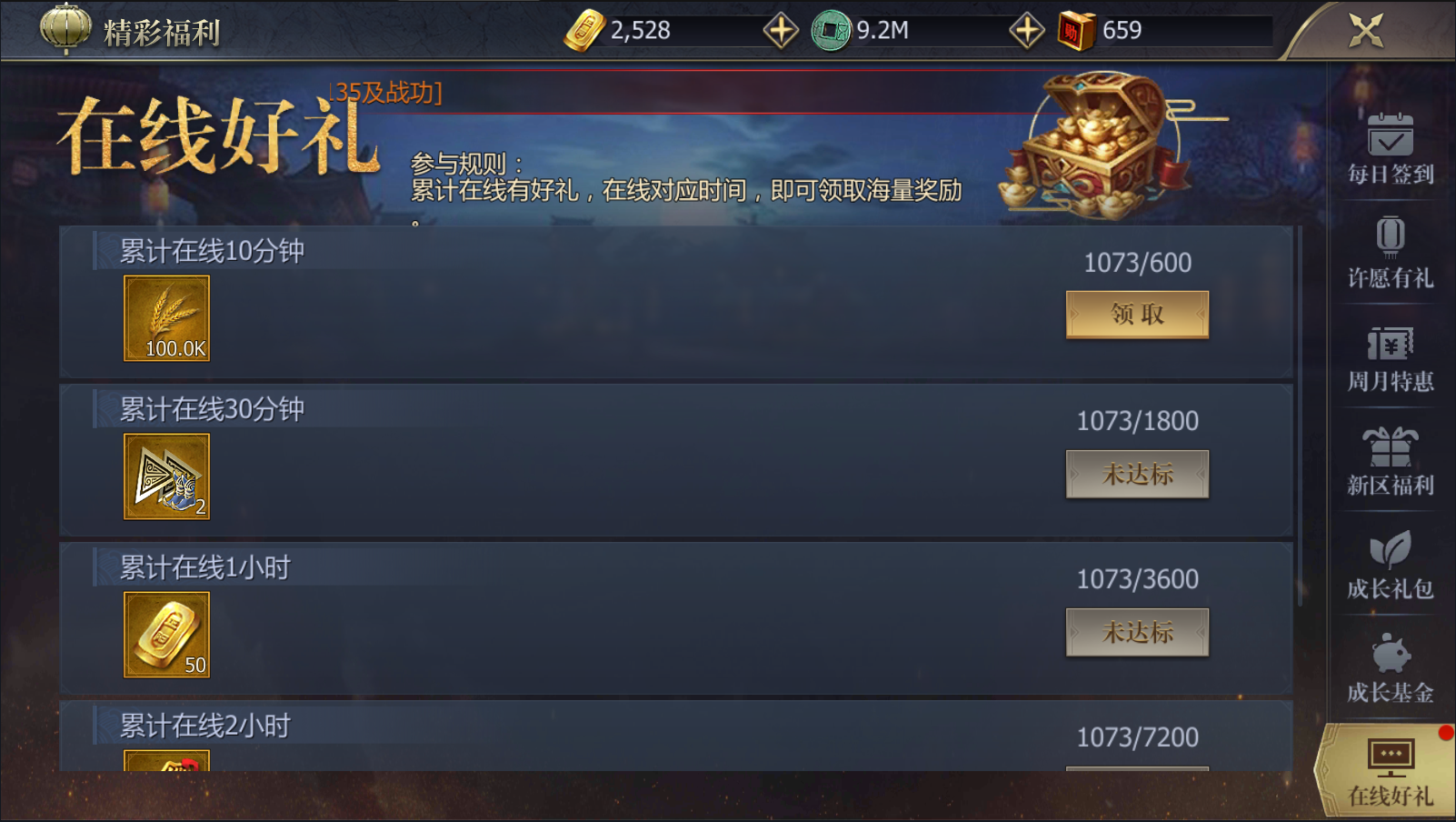
Task: Click the 未达标 button for 30-minute reward
Action: coord(1137,474)
